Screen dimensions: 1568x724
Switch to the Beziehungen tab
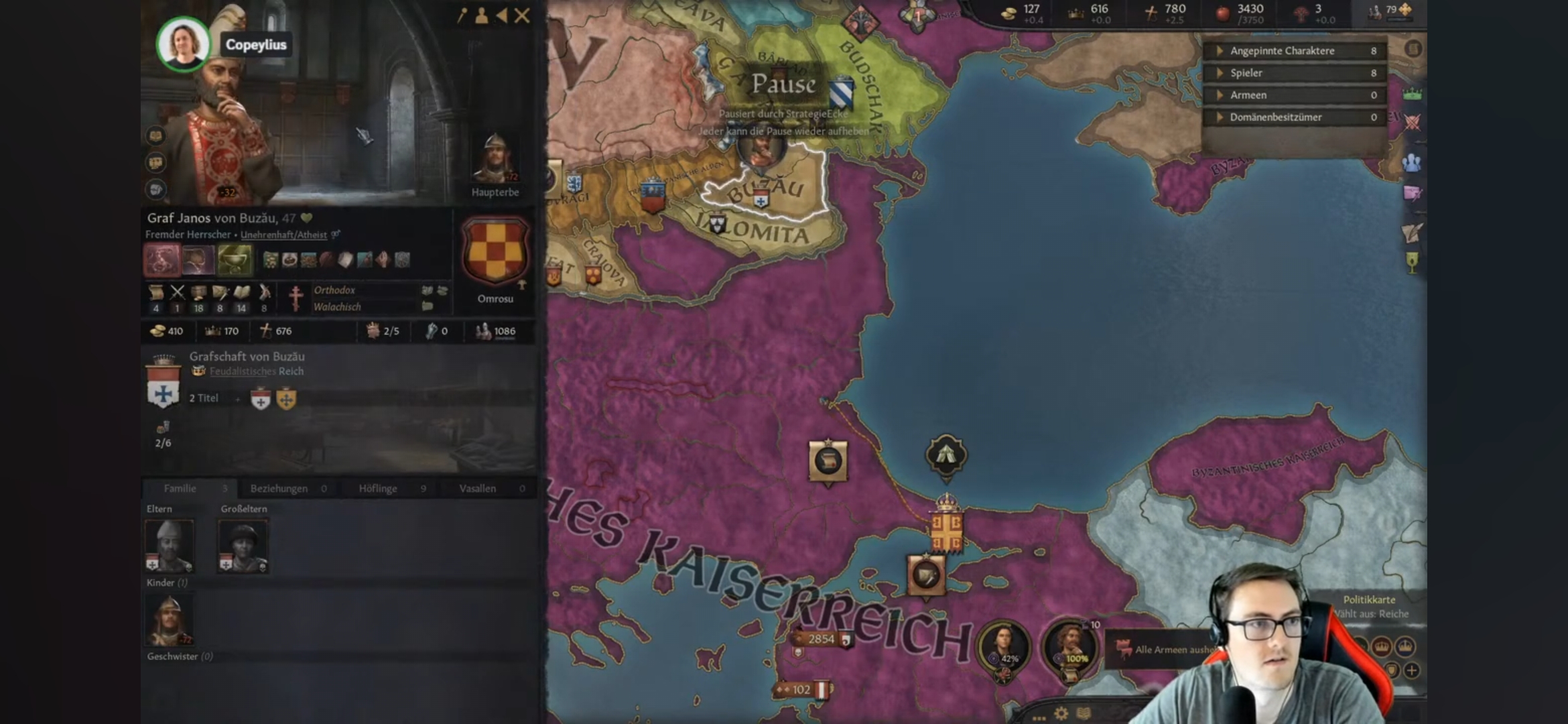click(278, 488)
